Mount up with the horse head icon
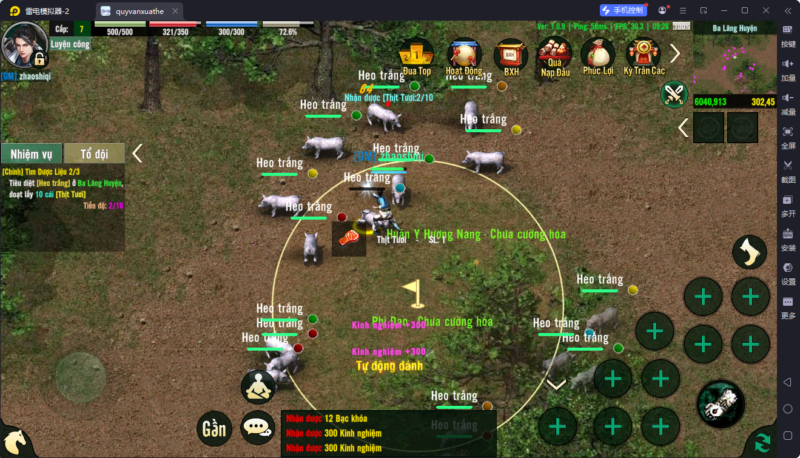This screenshot has width=800, height=458. pyautogui.click(x=14, y=442)
